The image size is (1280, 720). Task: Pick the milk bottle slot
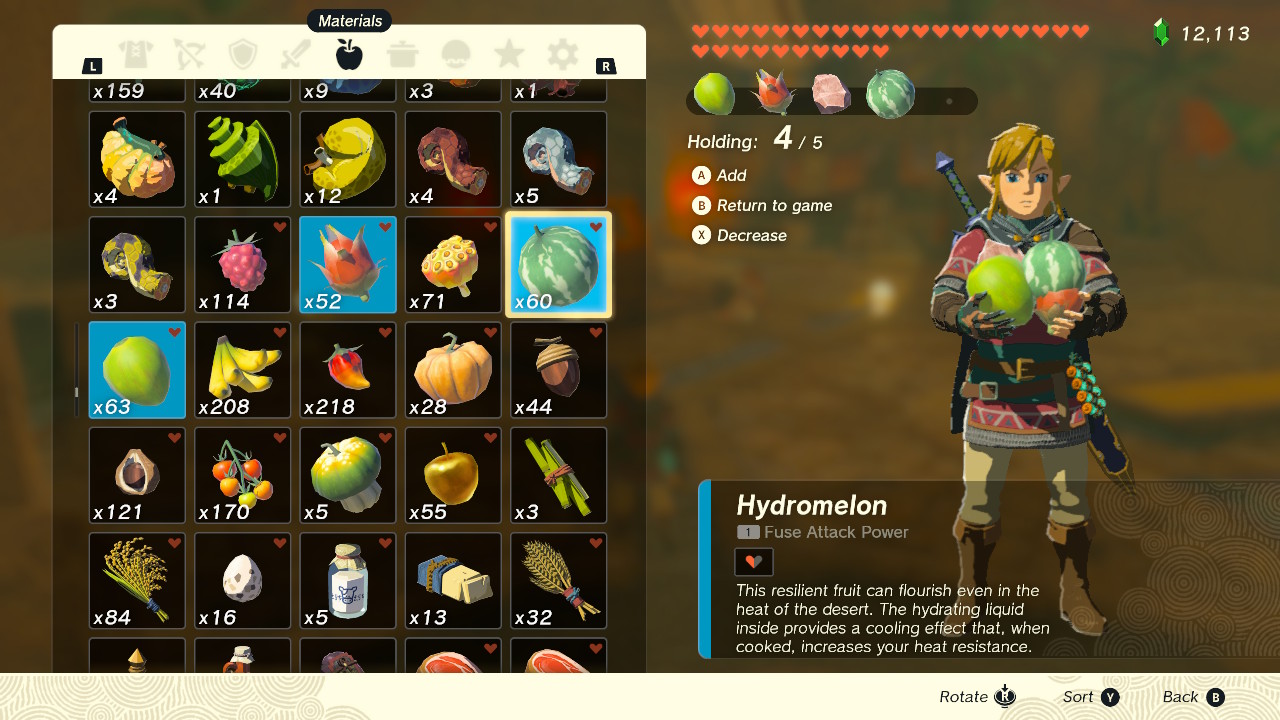click(348, 581)
